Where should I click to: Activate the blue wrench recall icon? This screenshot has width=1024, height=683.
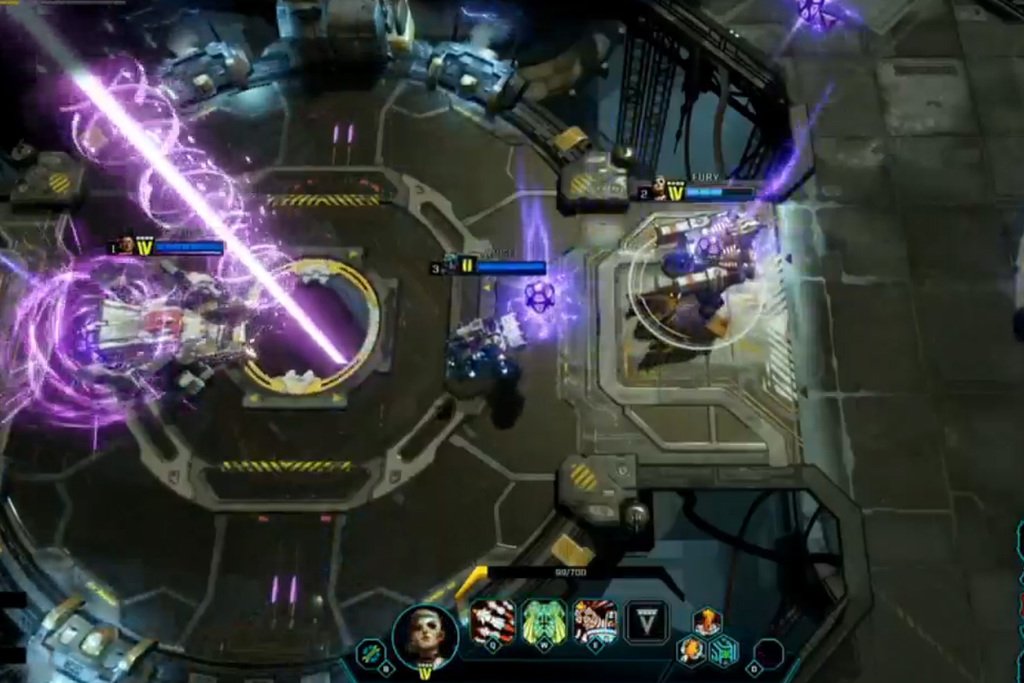pos(371,654)
